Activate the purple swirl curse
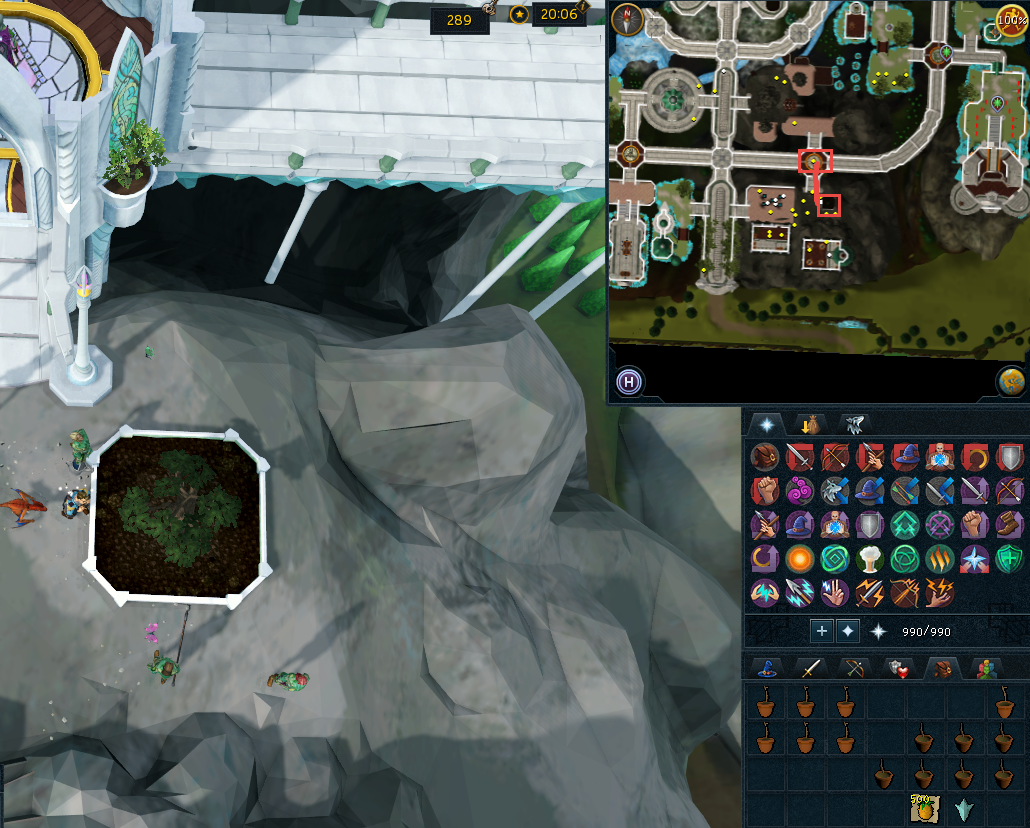Viewport: 1030px width, 828px height. (x=802, y=490)
